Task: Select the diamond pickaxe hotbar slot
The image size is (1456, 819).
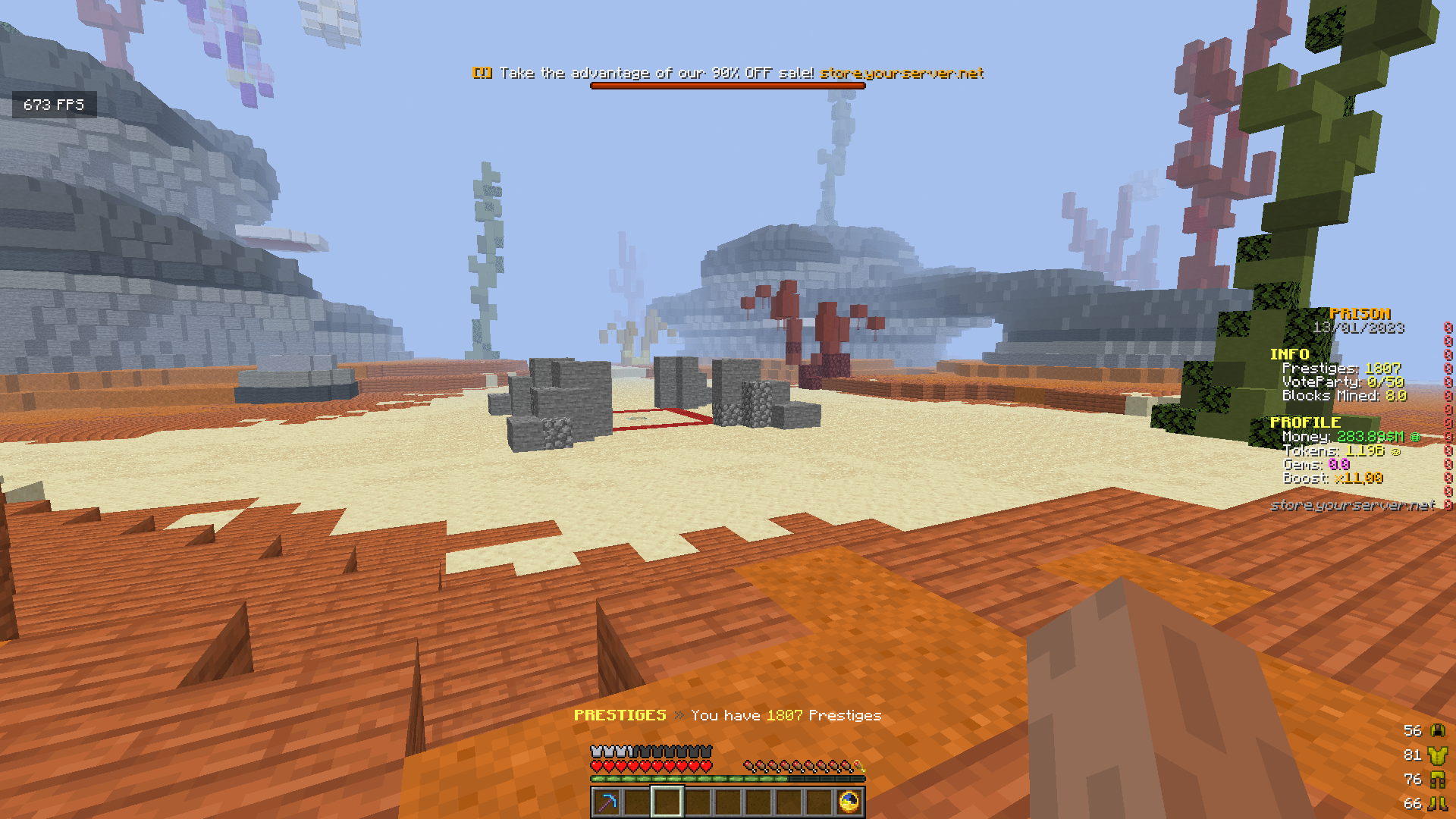Action: [x=607, y=802]
